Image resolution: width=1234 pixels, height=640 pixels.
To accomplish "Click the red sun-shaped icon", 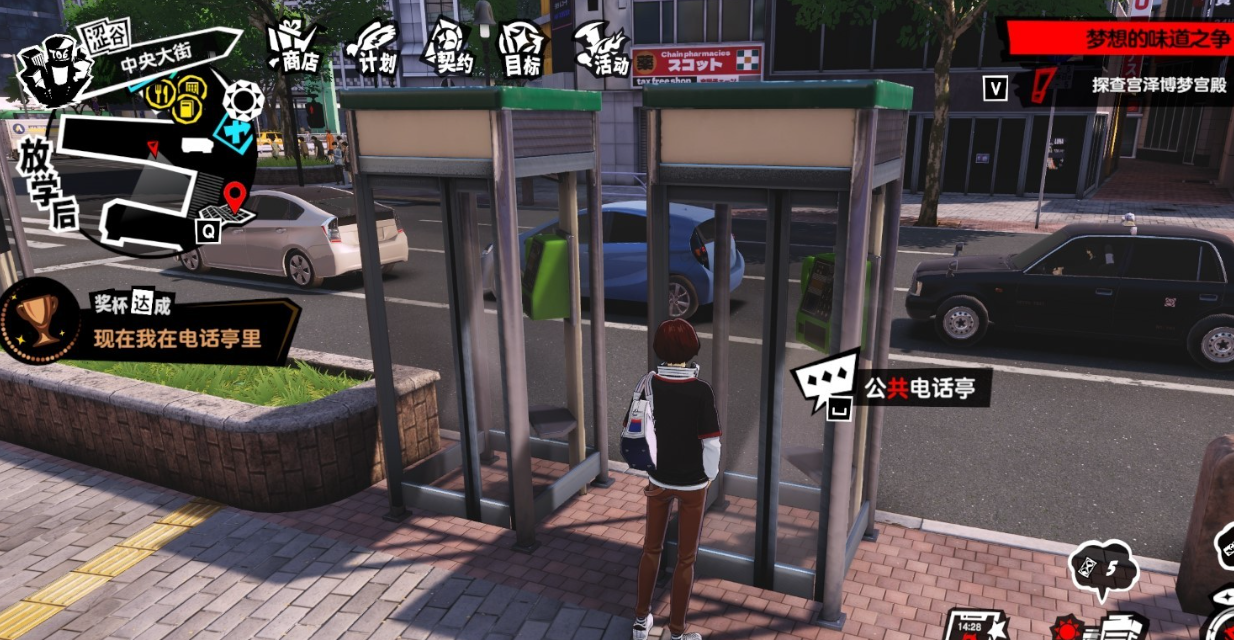I will [x=1065, y=630].
